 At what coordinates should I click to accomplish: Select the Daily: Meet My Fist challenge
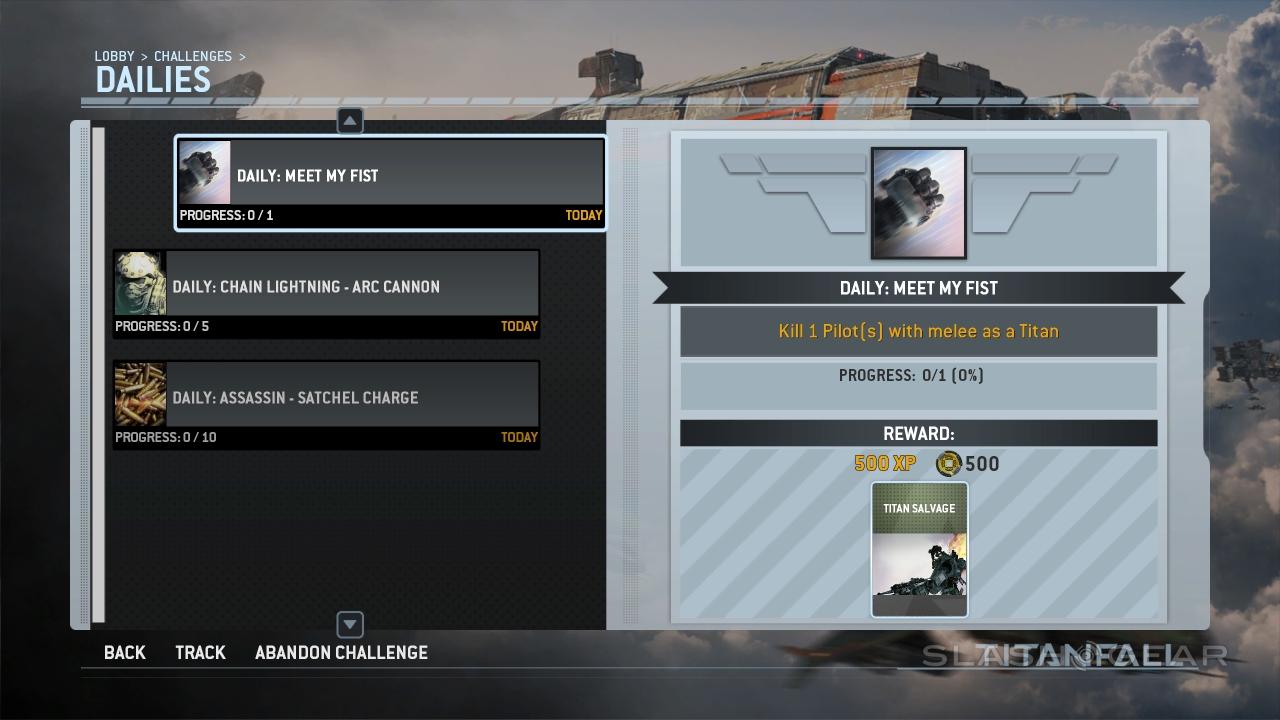tap(390, 183)
